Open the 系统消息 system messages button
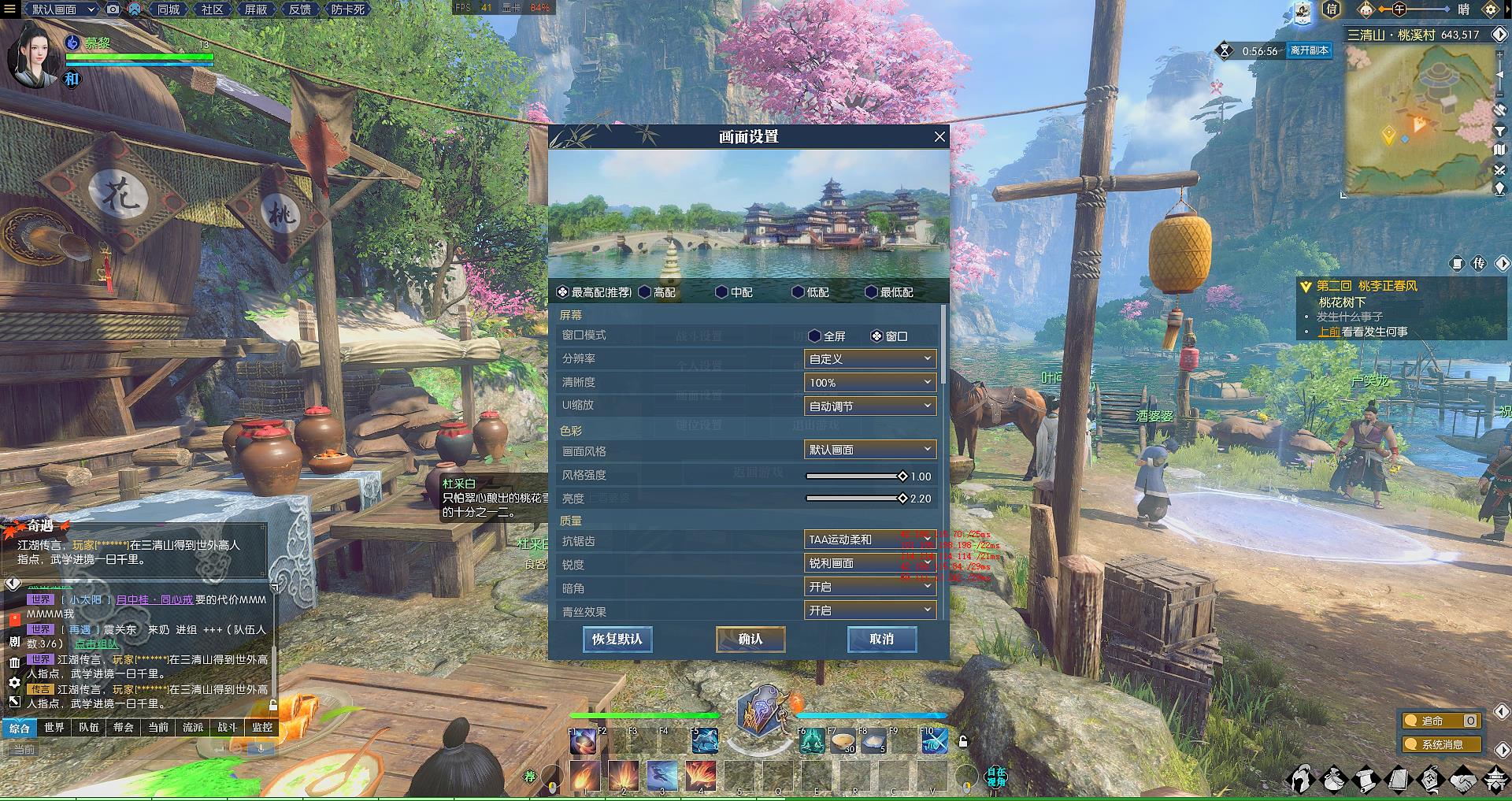The image size is (1512, 801). (1442, 744)
